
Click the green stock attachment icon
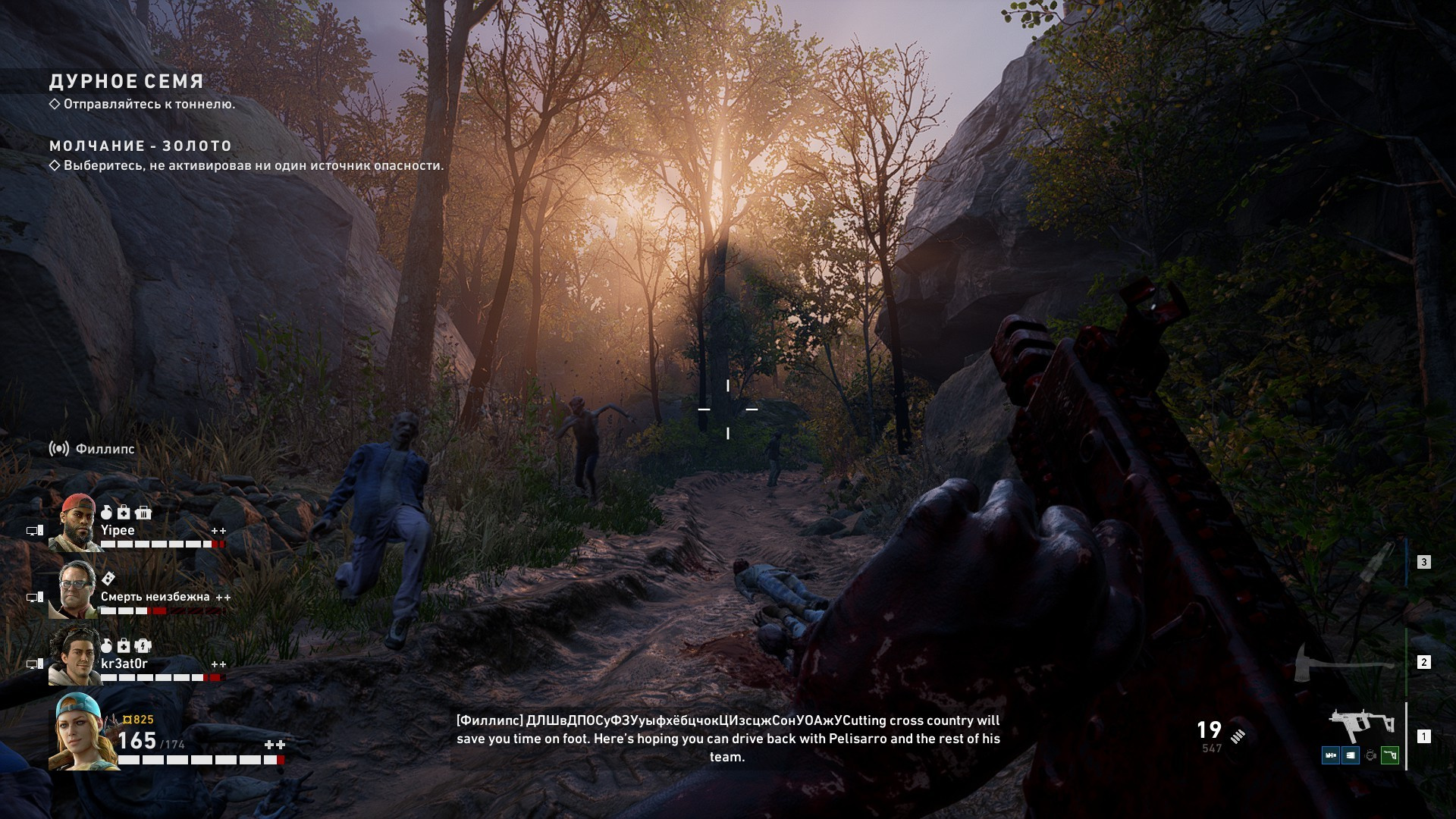[x=1390, y=755]
